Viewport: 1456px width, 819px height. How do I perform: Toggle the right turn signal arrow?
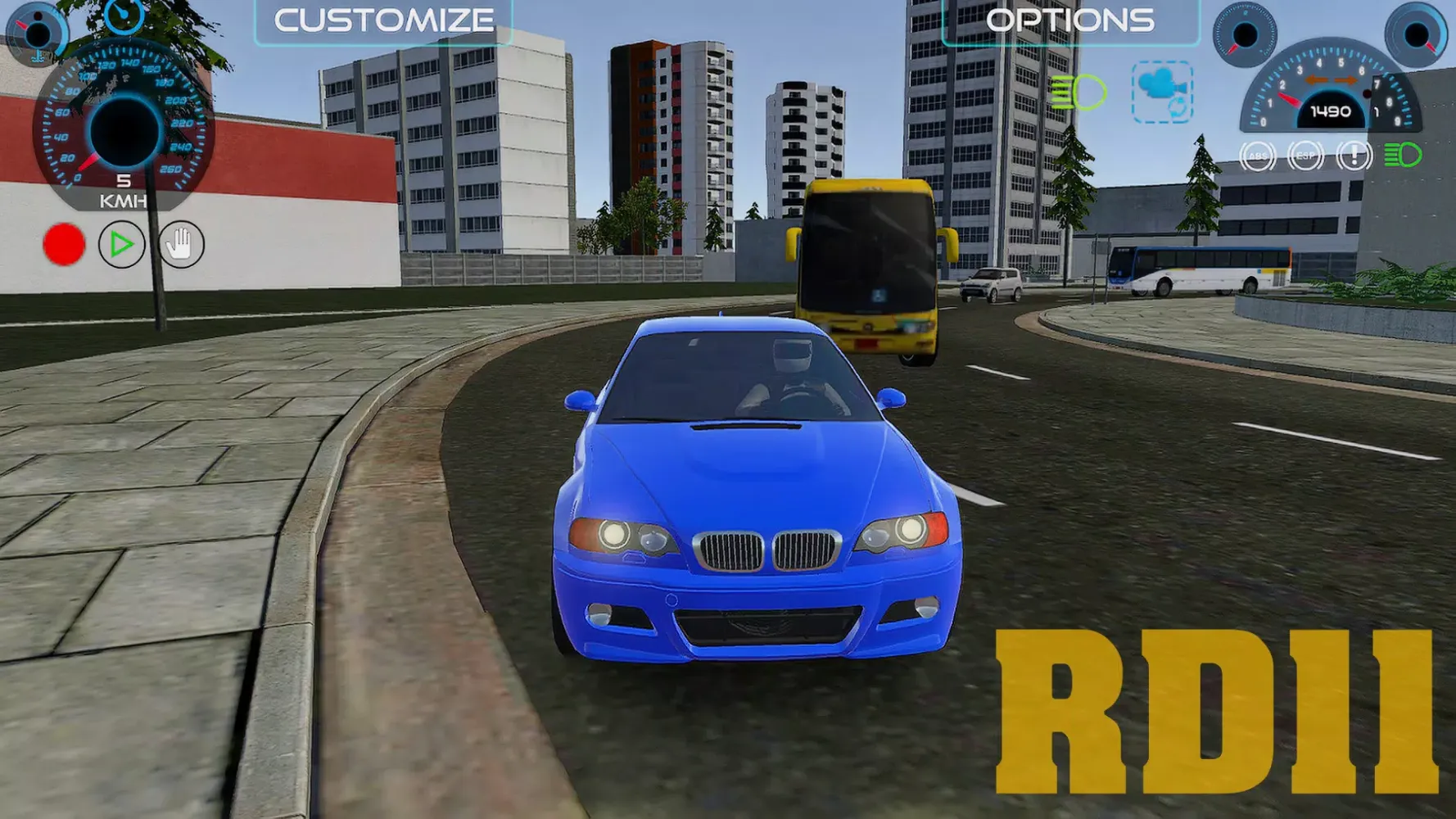click(1345, 80)
